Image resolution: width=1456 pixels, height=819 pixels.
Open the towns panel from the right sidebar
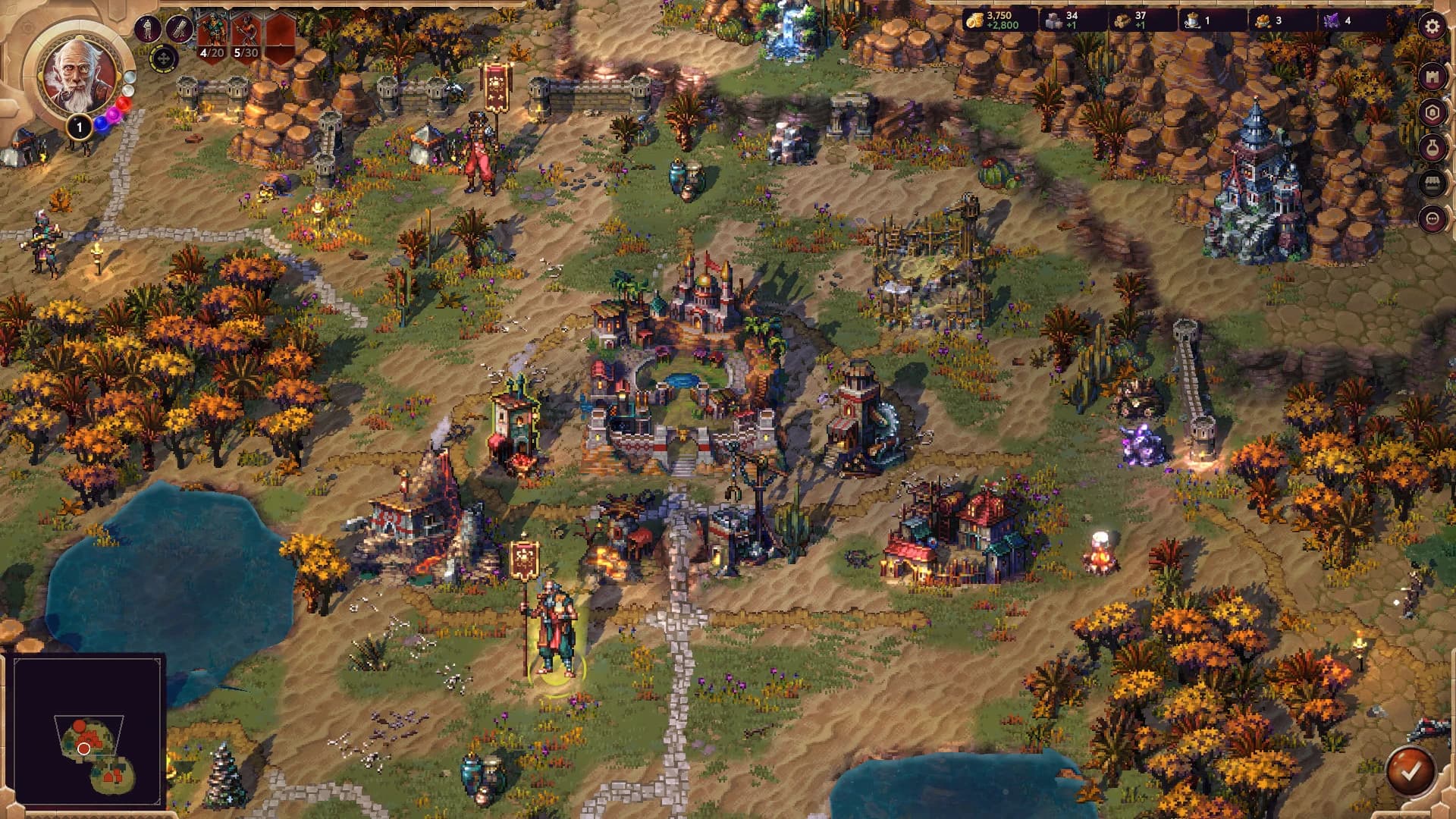1433,76
